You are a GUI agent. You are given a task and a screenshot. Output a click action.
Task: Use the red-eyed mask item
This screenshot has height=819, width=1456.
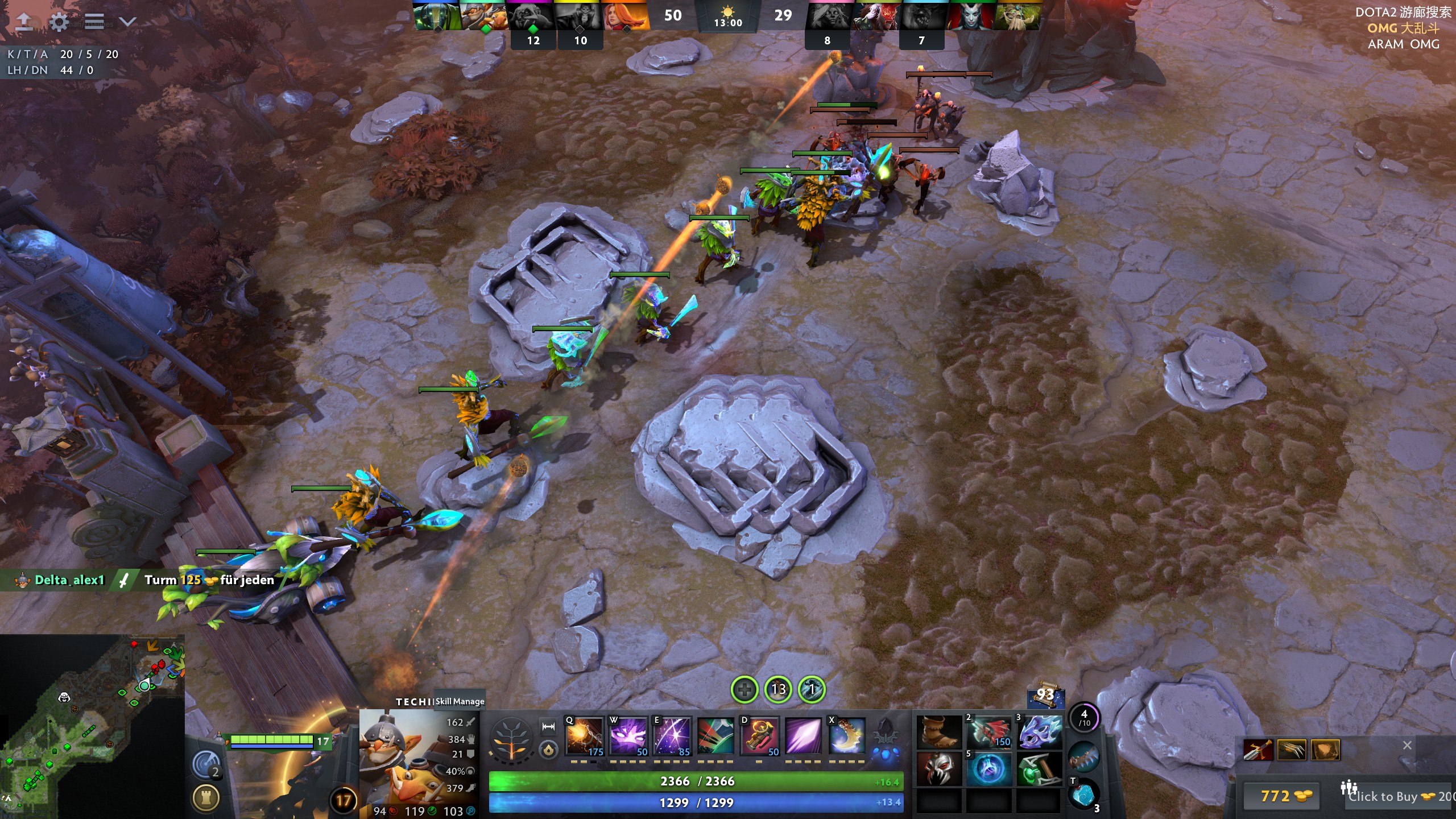pos(940,769)
